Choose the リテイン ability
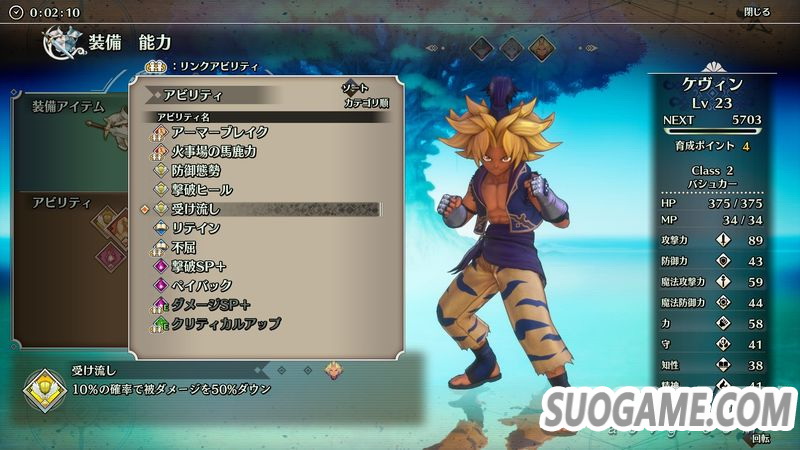 click(196, 228)
